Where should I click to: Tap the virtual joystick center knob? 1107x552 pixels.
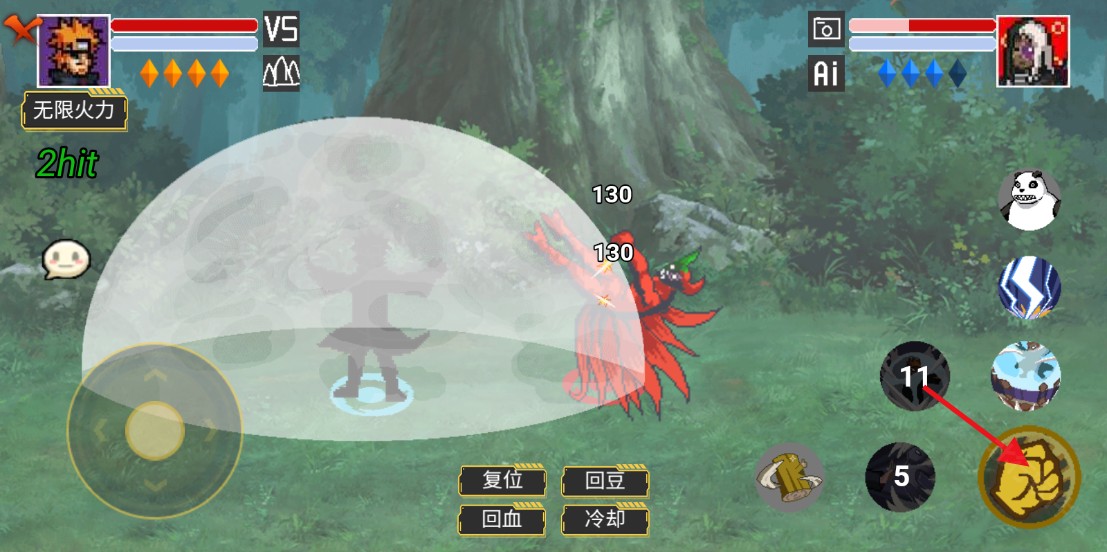pyautogui.click(x=155, y=430)
